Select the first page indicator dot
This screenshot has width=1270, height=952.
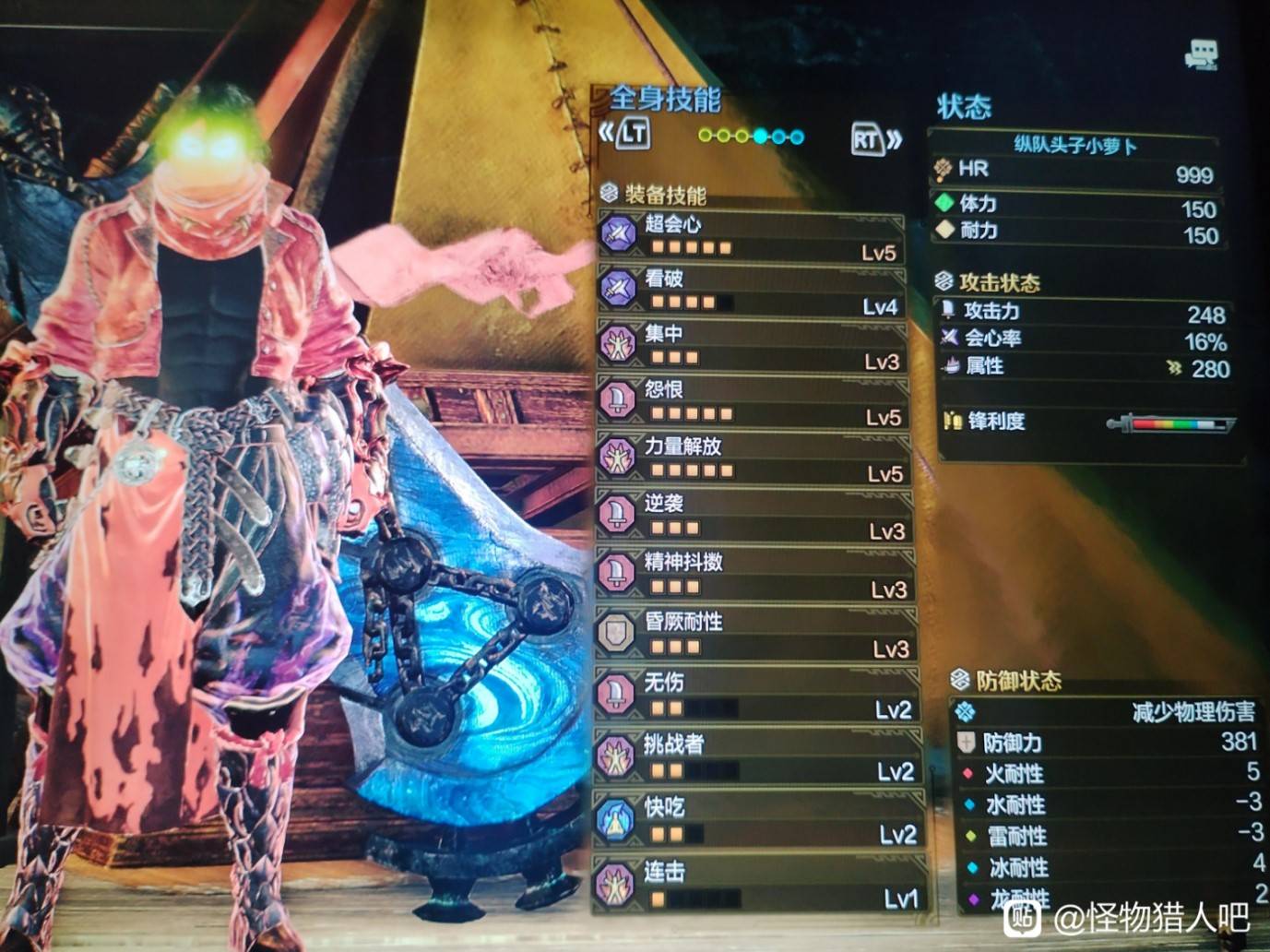click(x=706, y=137)
